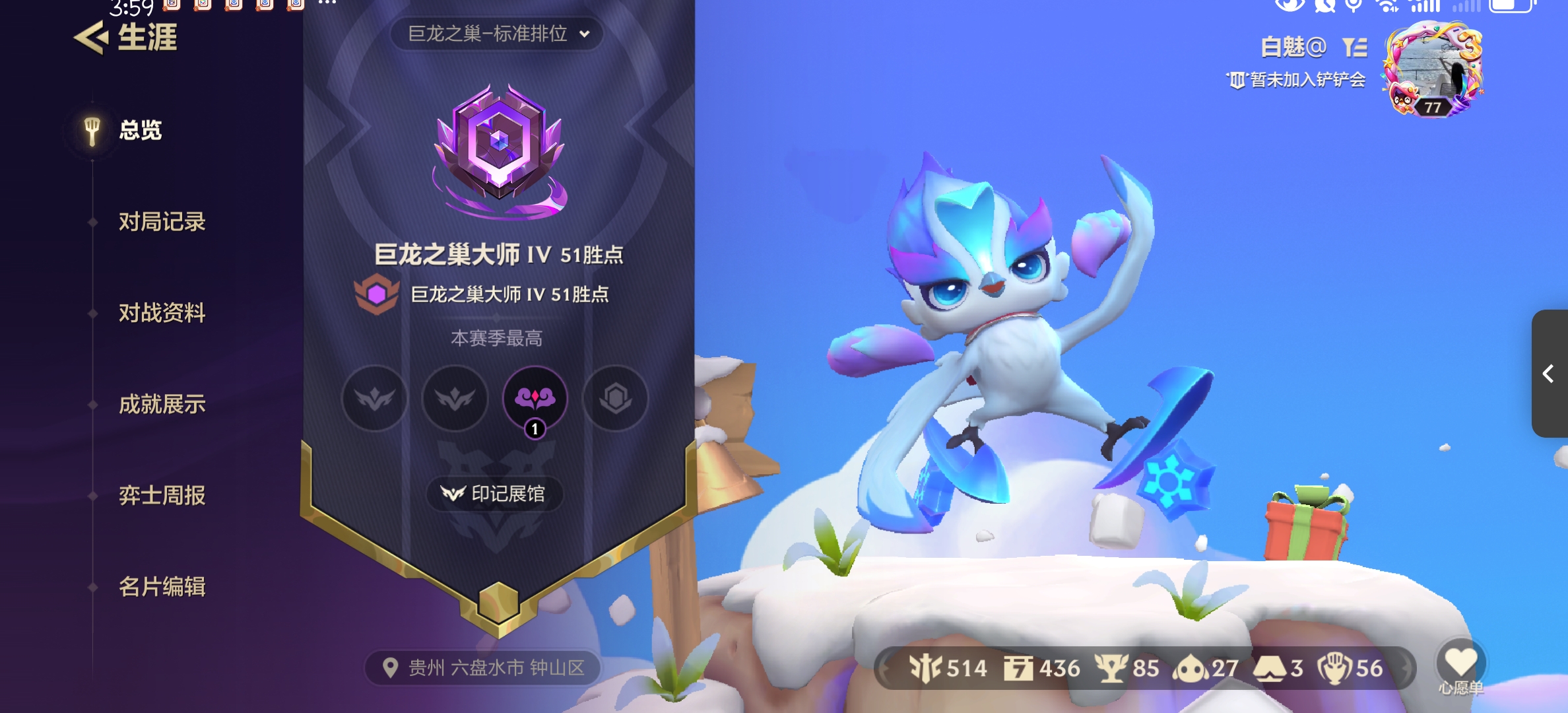Open the 弈士周报 weekly report
This screenshot has width=1568, height=713.
(162, 495)
